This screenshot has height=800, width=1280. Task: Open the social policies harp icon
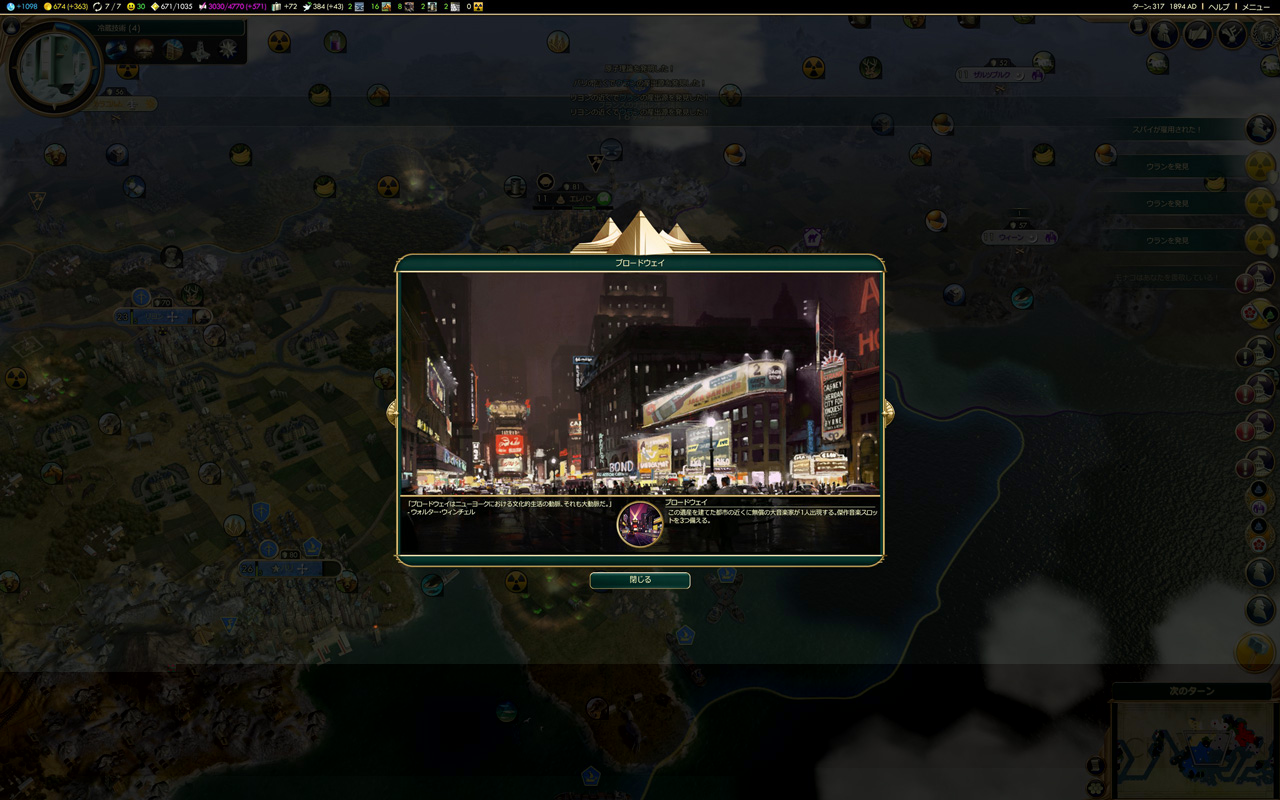pyautogui.click(x=1232, y=35)
